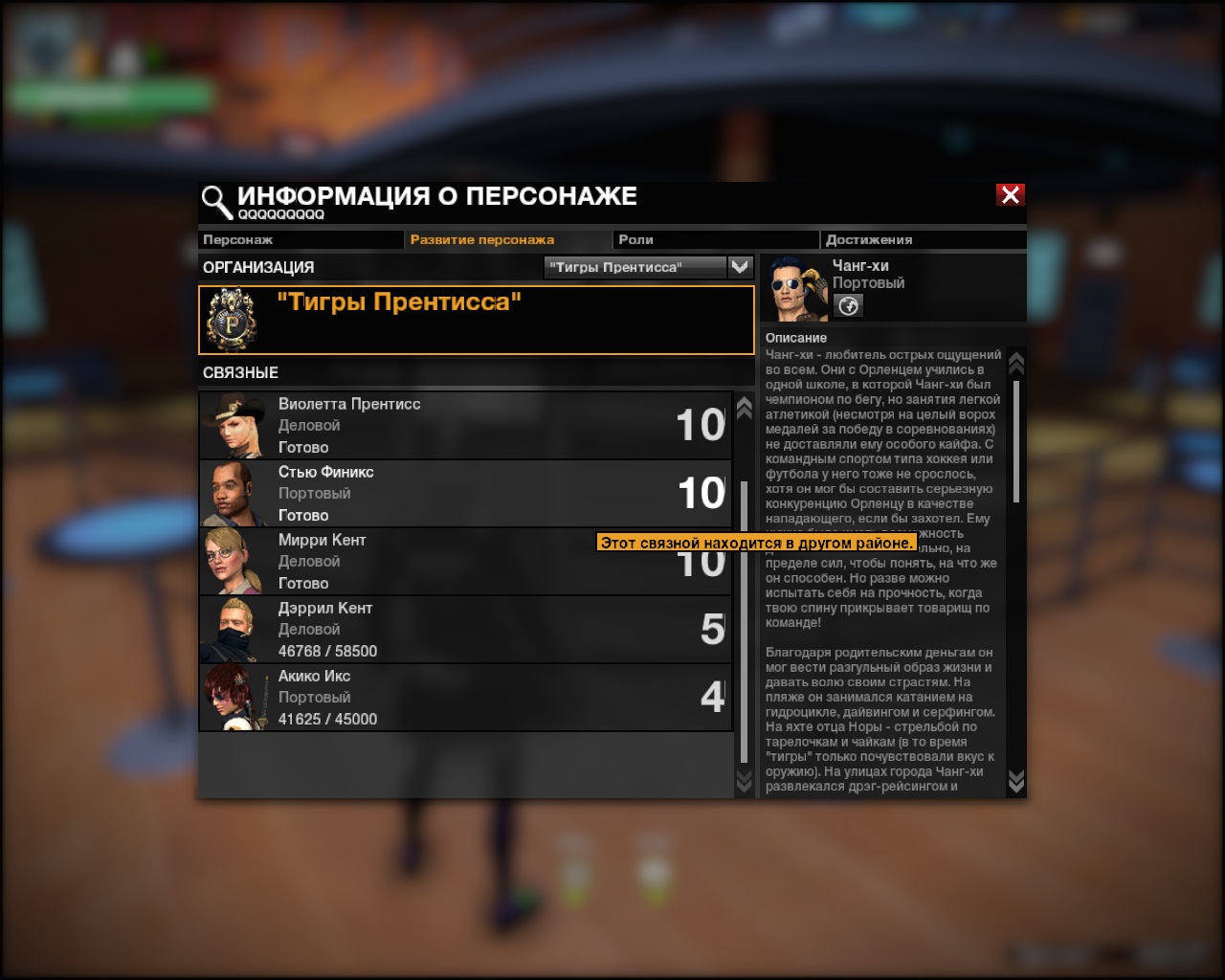
Task: Click the description panel scroll-down arrow
Action: click(1016, 782)
